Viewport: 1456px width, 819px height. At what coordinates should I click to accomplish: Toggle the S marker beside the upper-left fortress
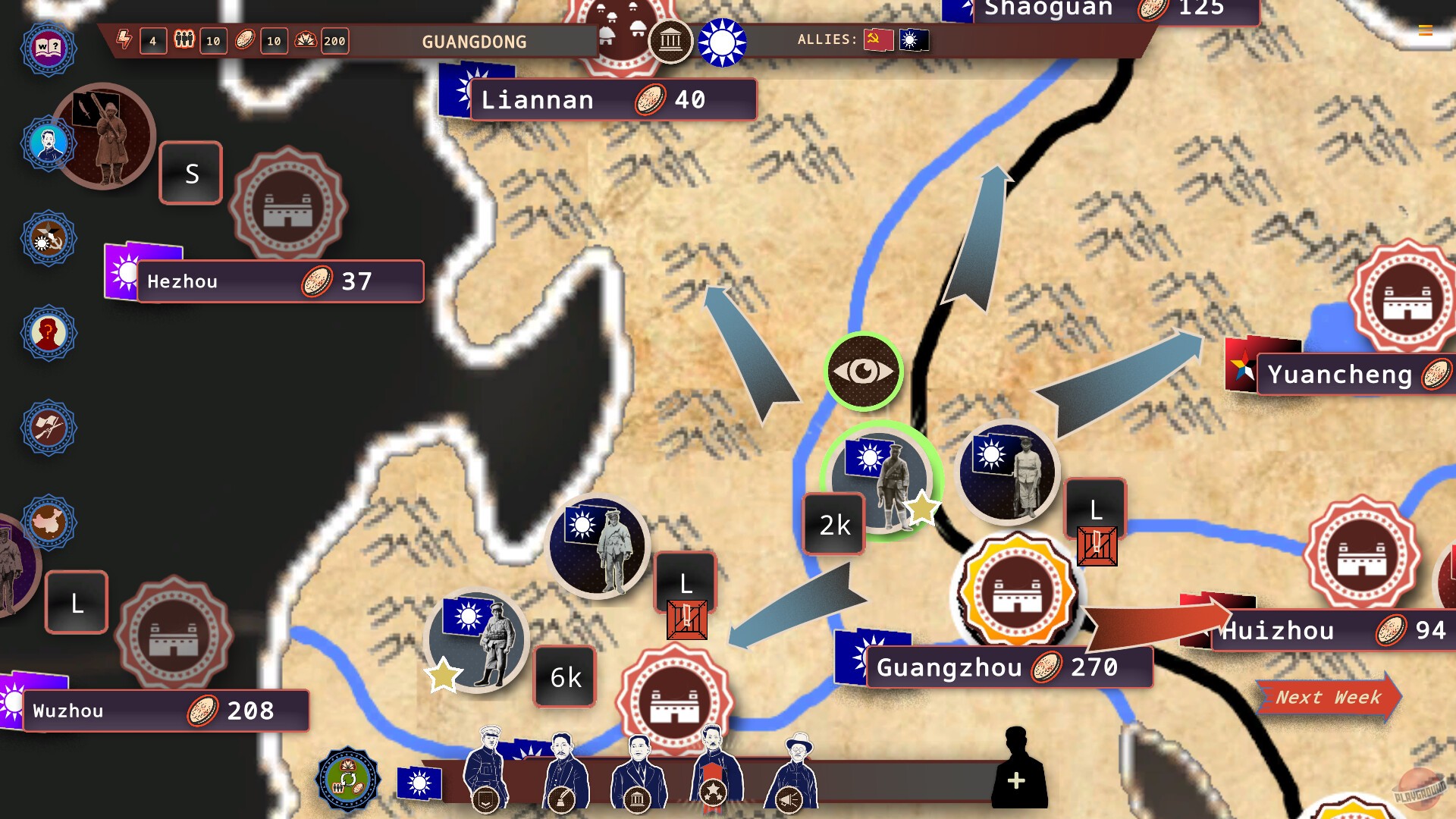(190, 173)
